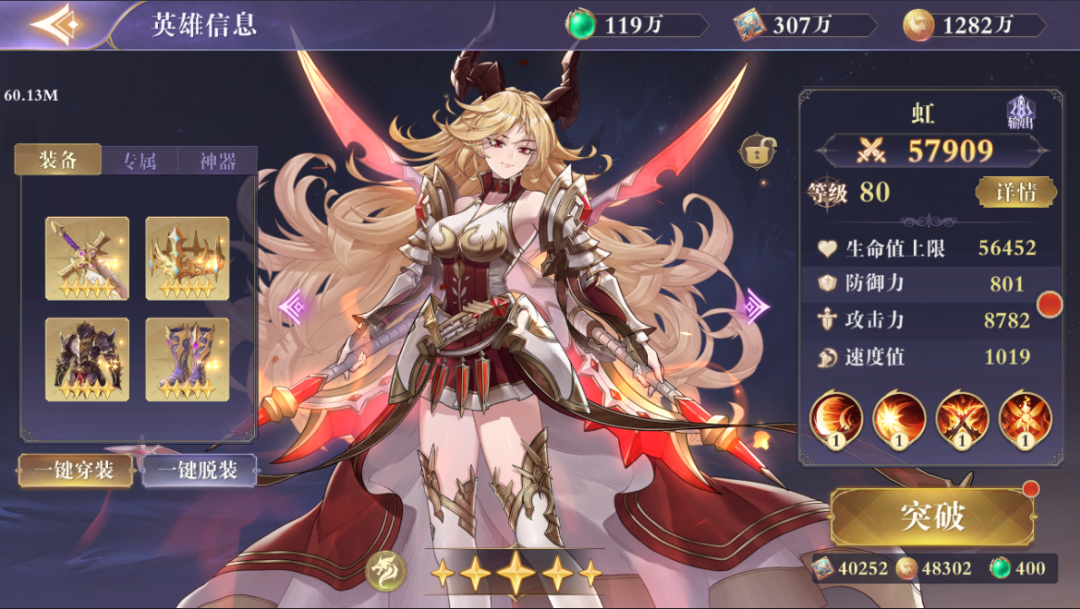Select the purple sword equipment slot
This screenshot has height=609, width=1080.
[87, 258]
